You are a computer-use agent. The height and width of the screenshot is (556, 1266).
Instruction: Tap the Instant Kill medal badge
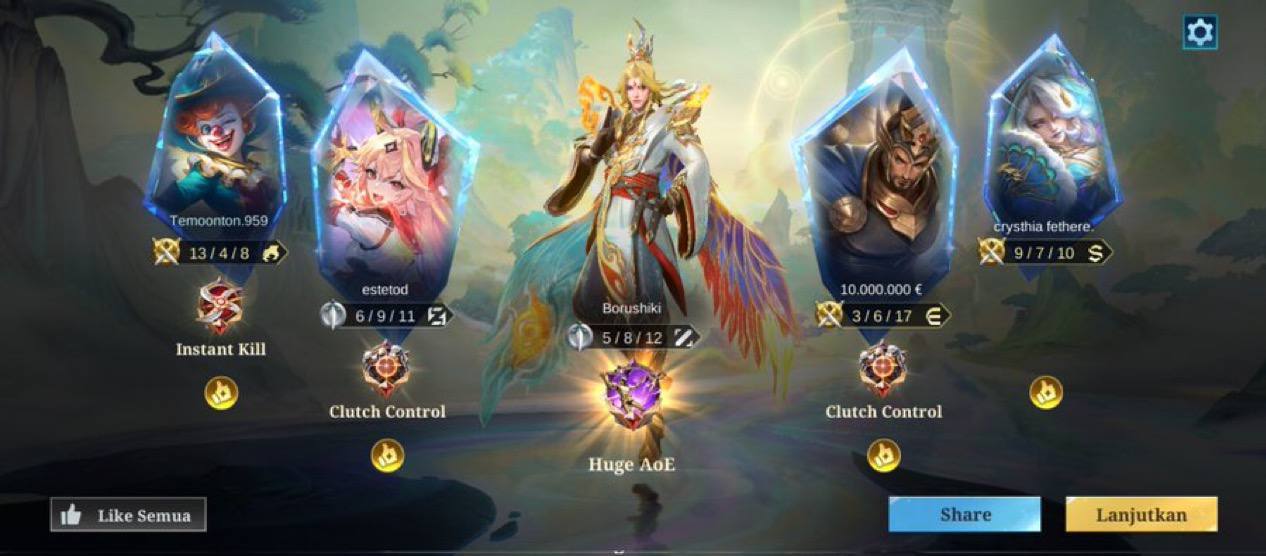(220, 306)
